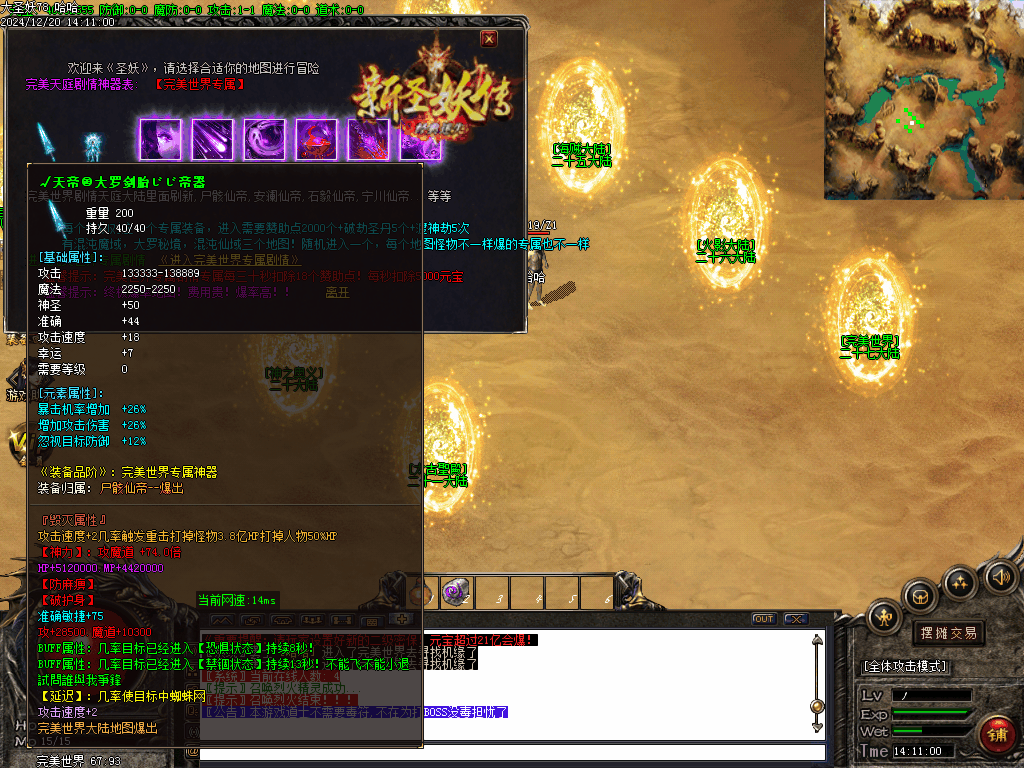
Task: Open the minimap
Action: [923, 99]
